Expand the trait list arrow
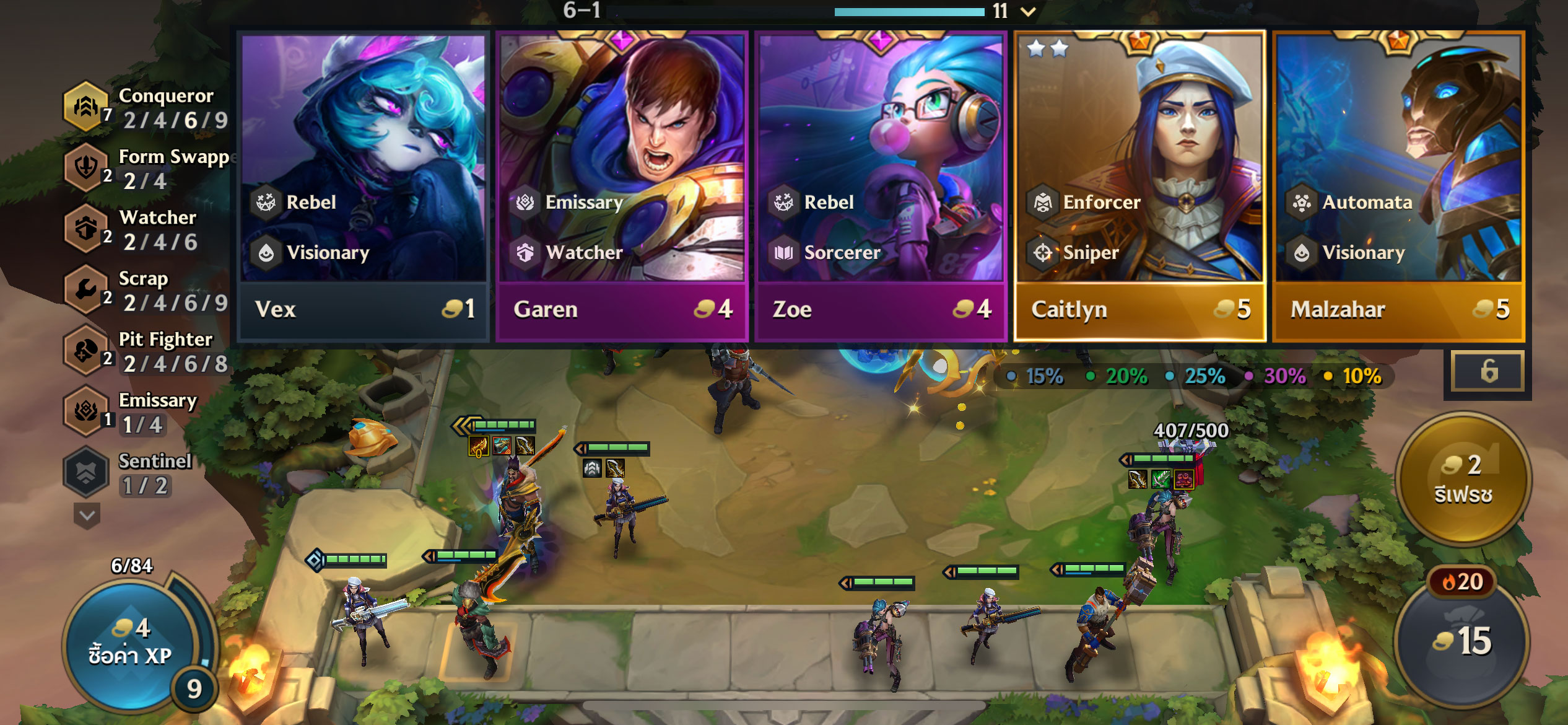 pyautogui.click(x=87, y=516)
